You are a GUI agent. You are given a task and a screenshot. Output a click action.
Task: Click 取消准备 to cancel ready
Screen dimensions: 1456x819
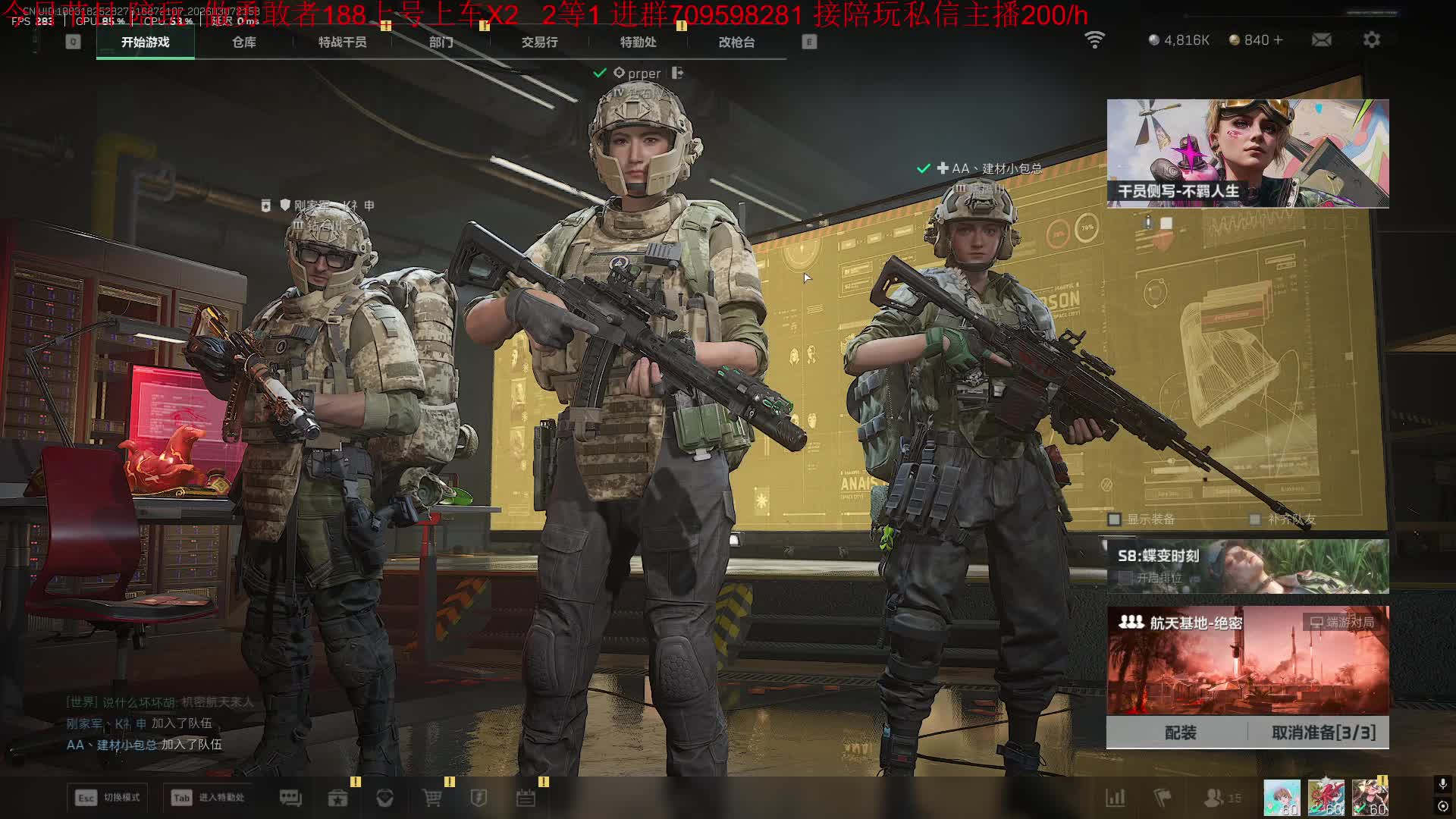(1323, 733)
